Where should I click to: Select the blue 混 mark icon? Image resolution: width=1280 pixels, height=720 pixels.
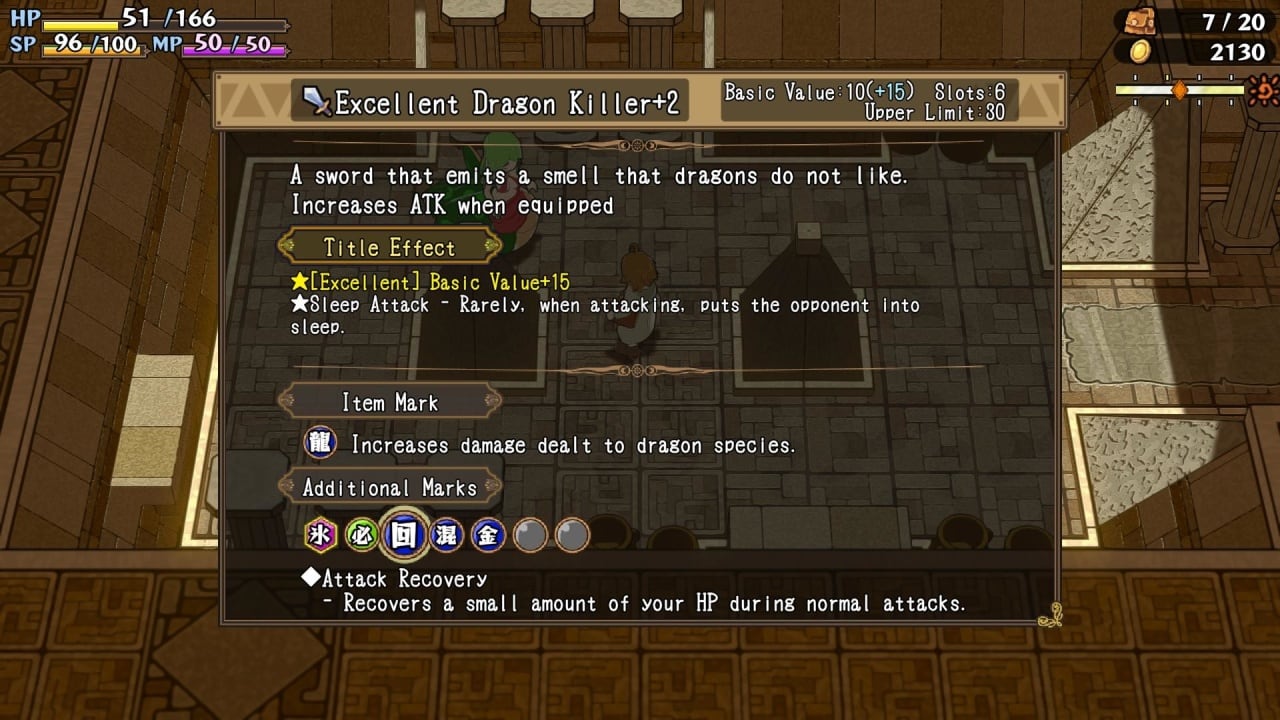tap(445, 535)
